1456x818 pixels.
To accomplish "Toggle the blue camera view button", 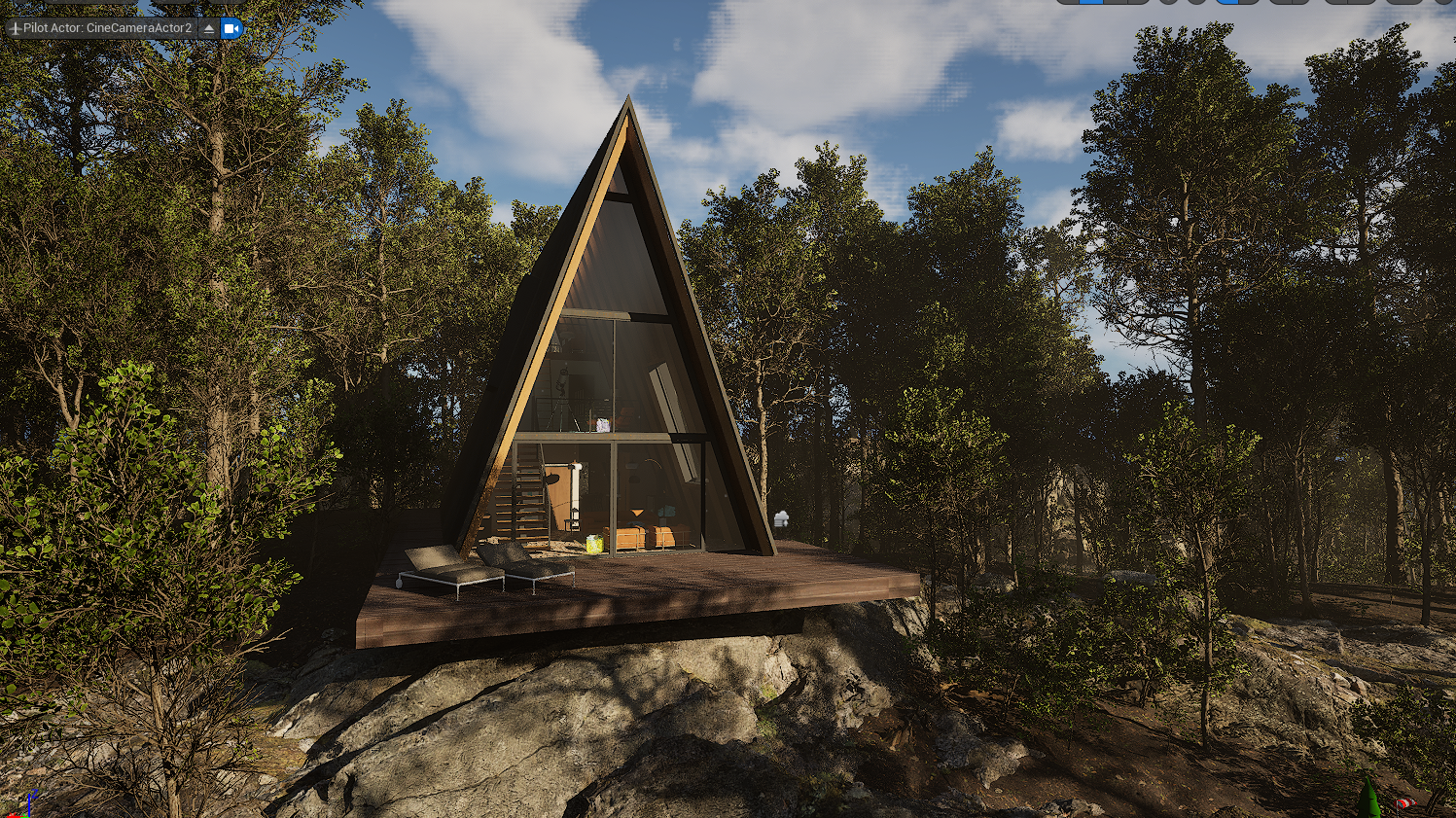I will [x=231, y=28].
